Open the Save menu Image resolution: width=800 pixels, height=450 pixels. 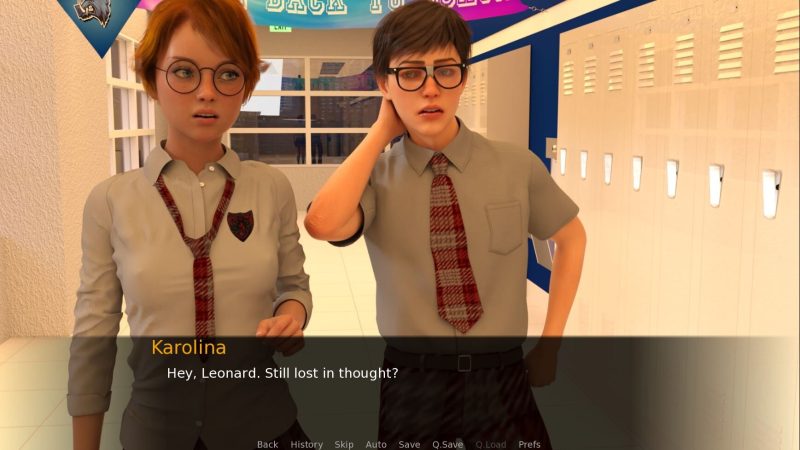tap(409, 444)
